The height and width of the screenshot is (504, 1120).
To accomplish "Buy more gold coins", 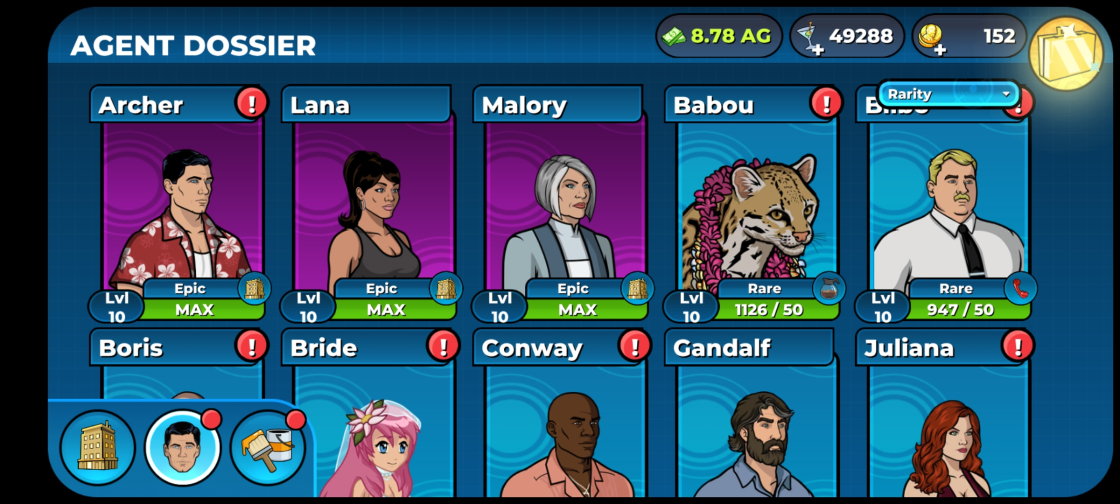I will click(969, 37).
